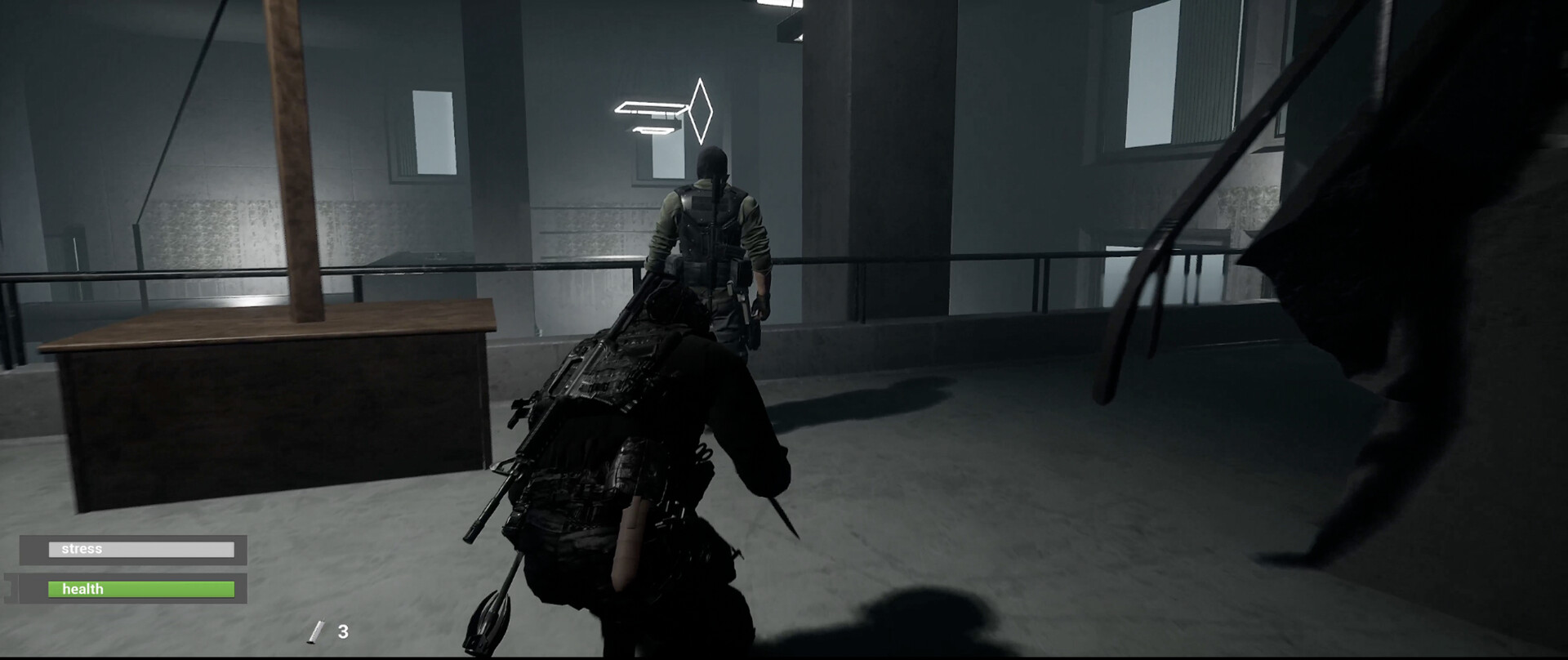The height and width of the screenshot is (660, 1568).
Task: Select the item count number 3
Action: (x=343, y=630)
